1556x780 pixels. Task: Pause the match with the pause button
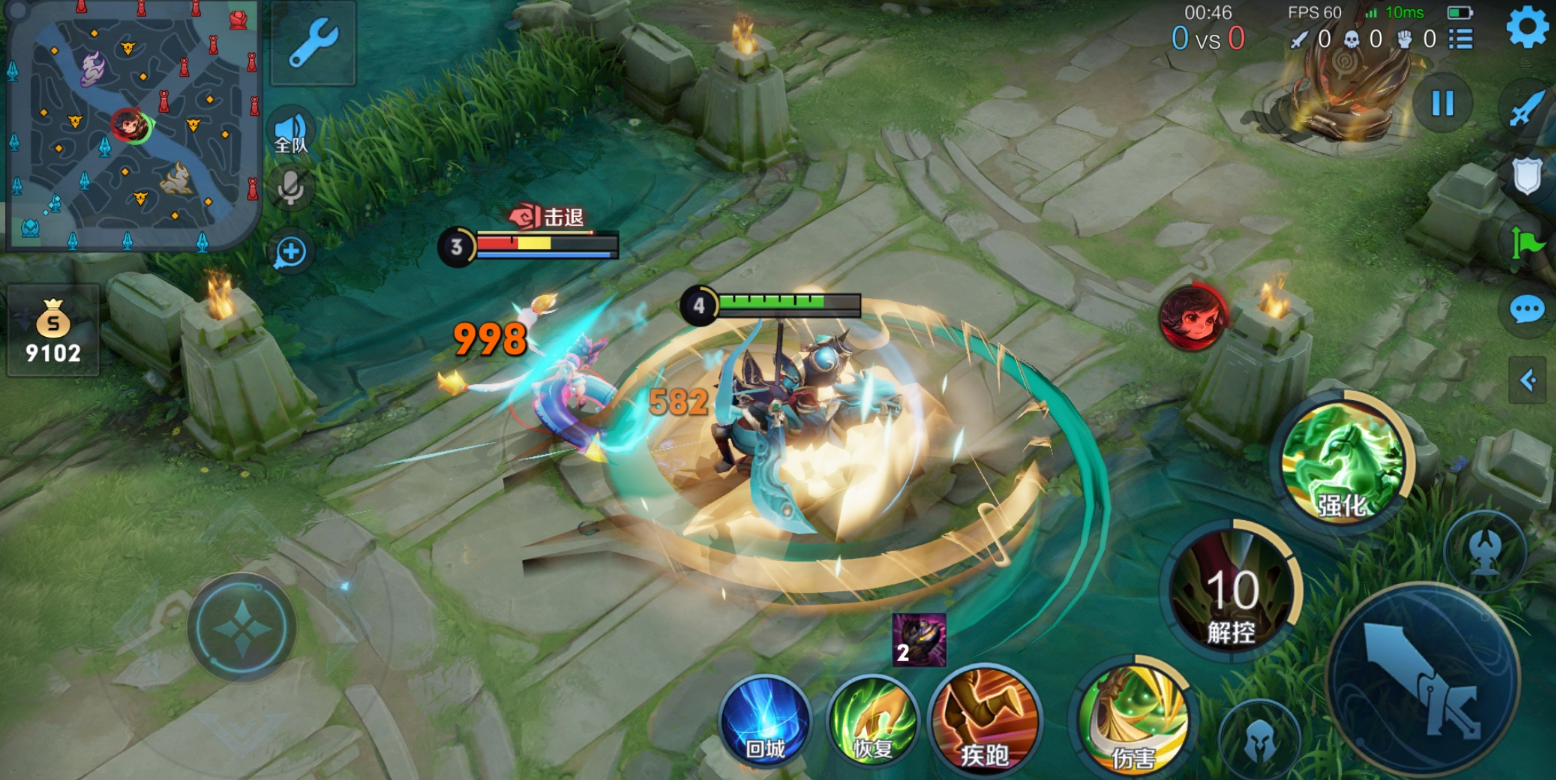coord(1442,103)
